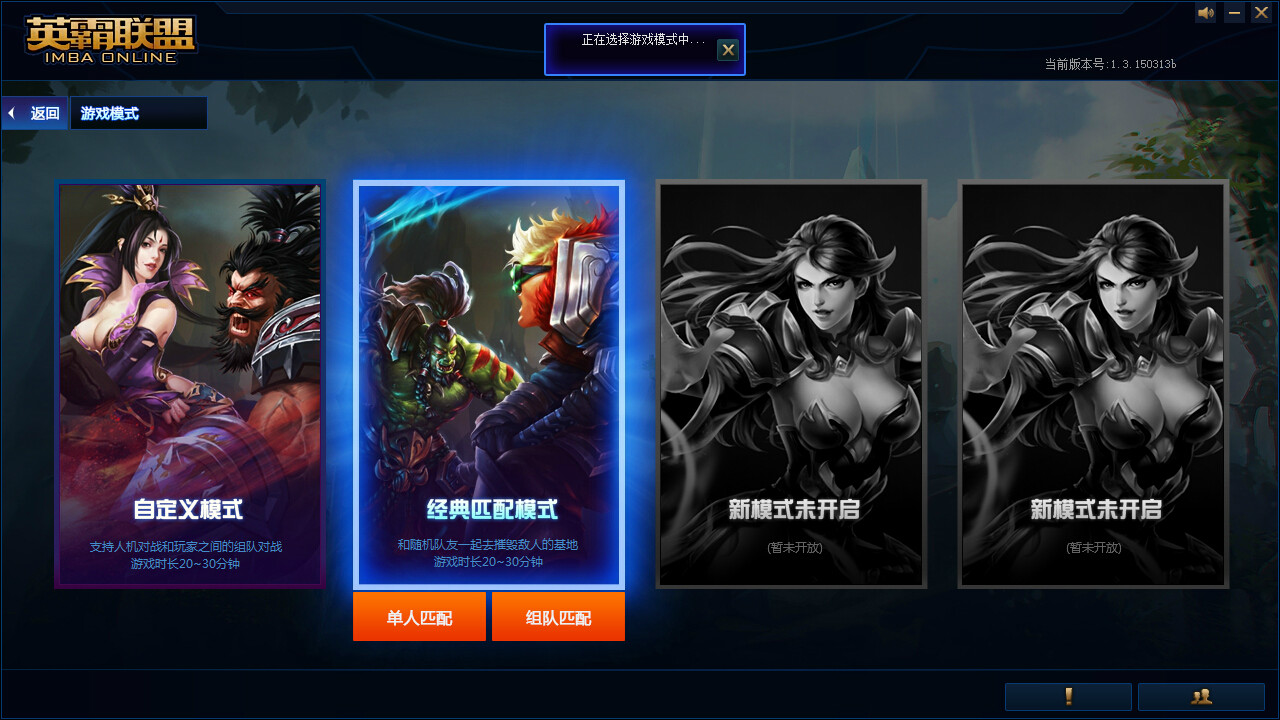
Task: Mute game audio via speaker icon
Action: coord(1205,12)
